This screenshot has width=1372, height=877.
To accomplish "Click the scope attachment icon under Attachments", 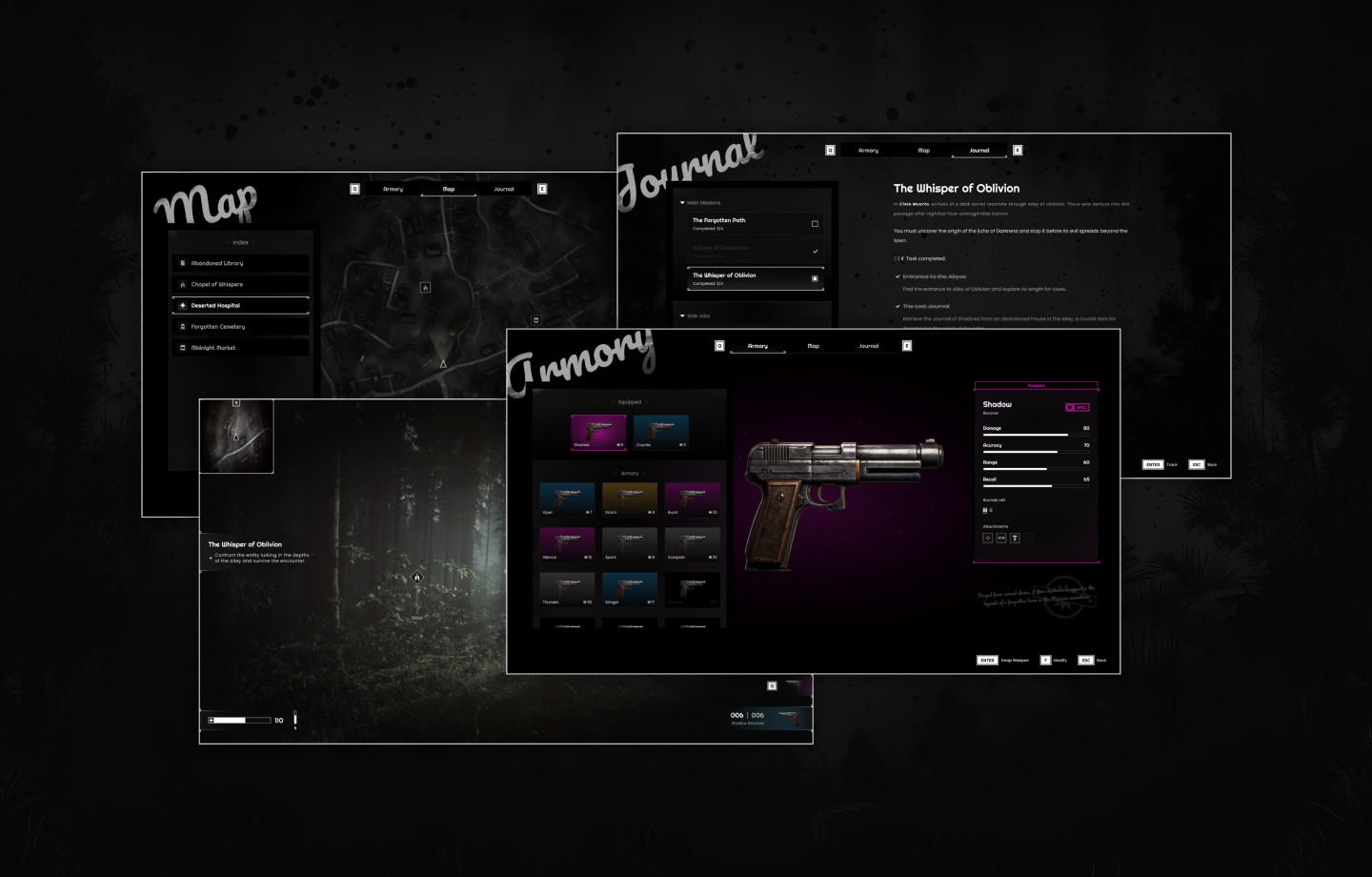I will (988, 538).
